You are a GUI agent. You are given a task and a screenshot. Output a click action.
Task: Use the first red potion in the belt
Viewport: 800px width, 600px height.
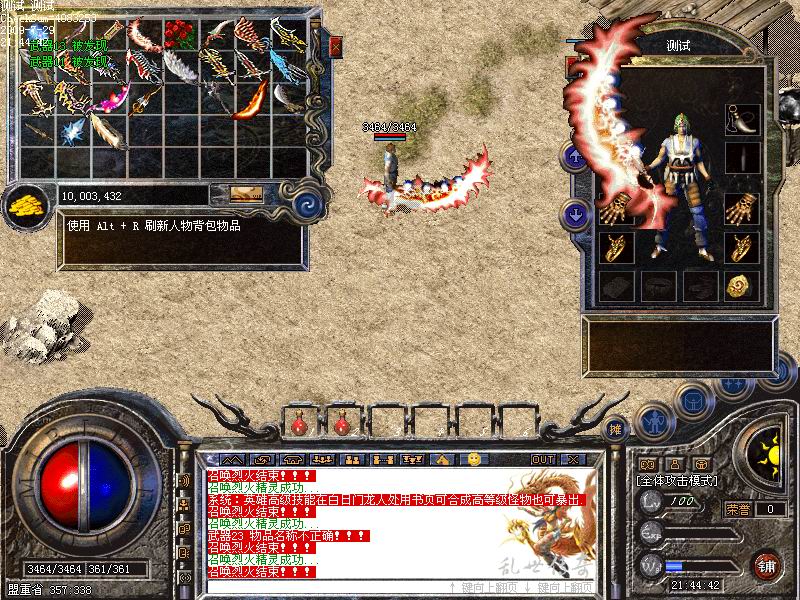pos(298,424)
